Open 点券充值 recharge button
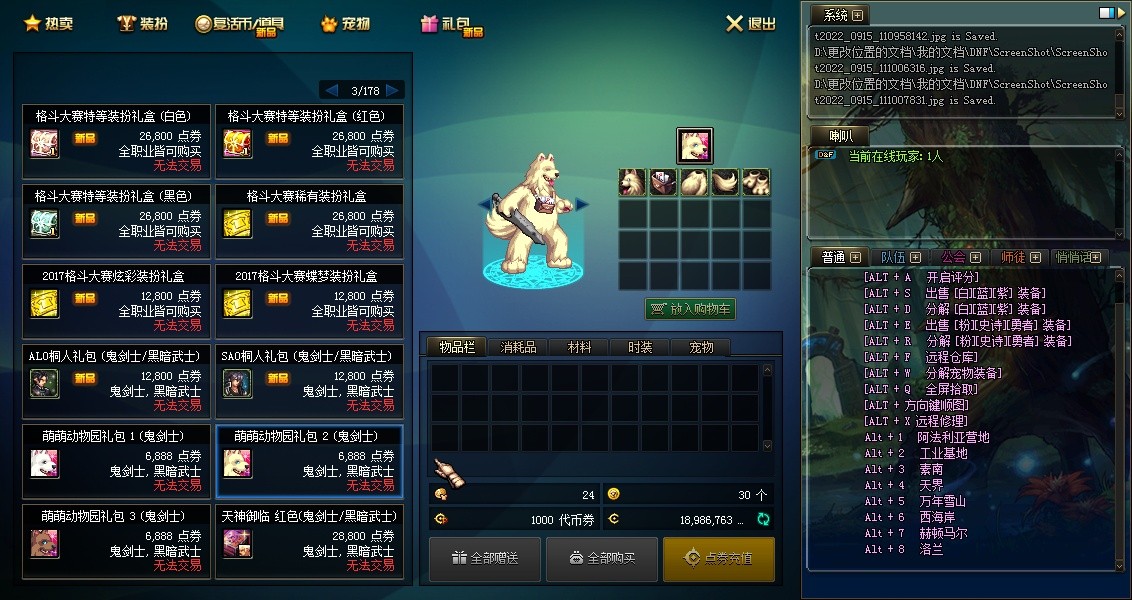This screenshot has width=1132, height=600. (x=718, y=558)
